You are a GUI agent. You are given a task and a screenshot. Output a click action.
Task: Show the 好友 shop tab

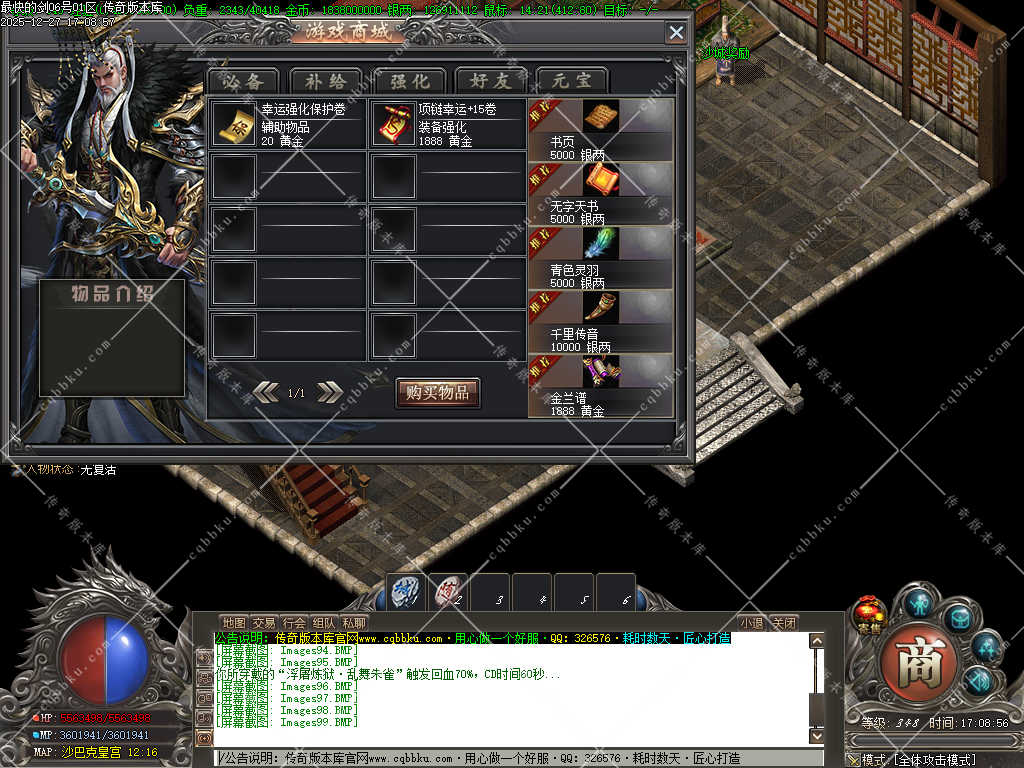pyautogui.click(x=491, y=81)
